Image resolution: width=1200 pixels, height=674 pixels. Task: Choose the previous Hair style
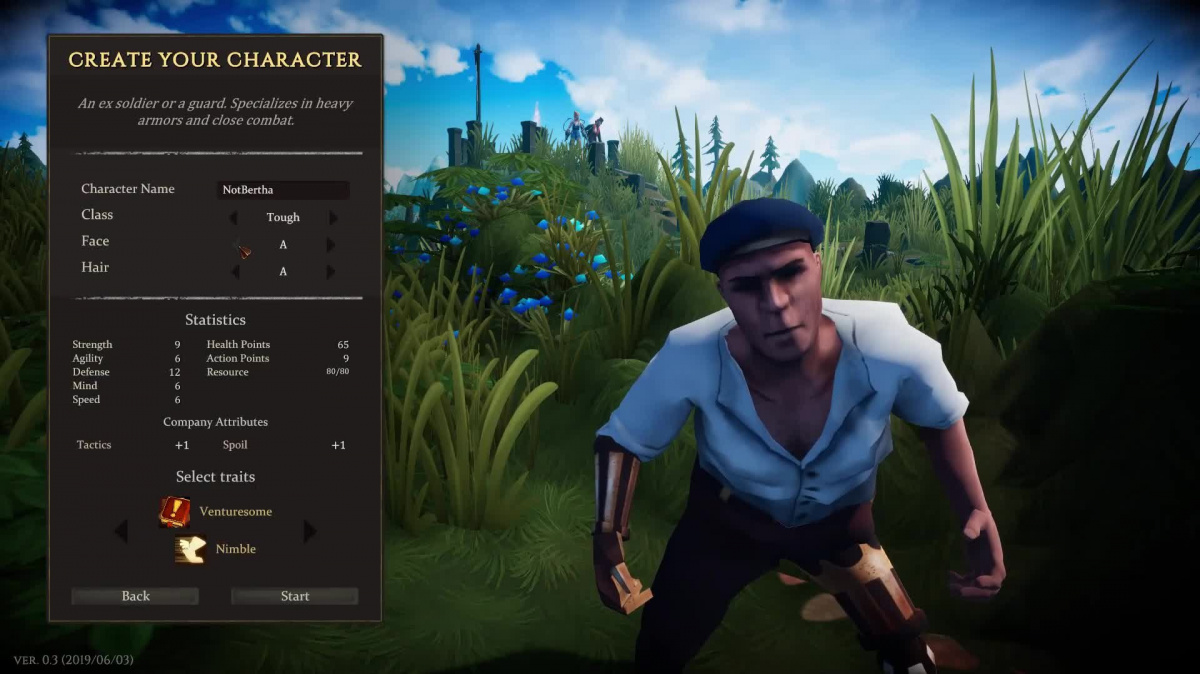pos(235,271)
